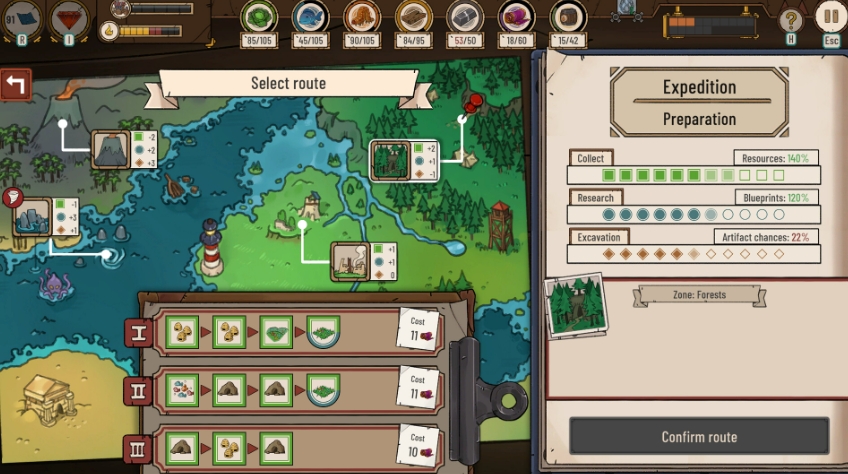Pause the game with the pause button

pos(829,17)
